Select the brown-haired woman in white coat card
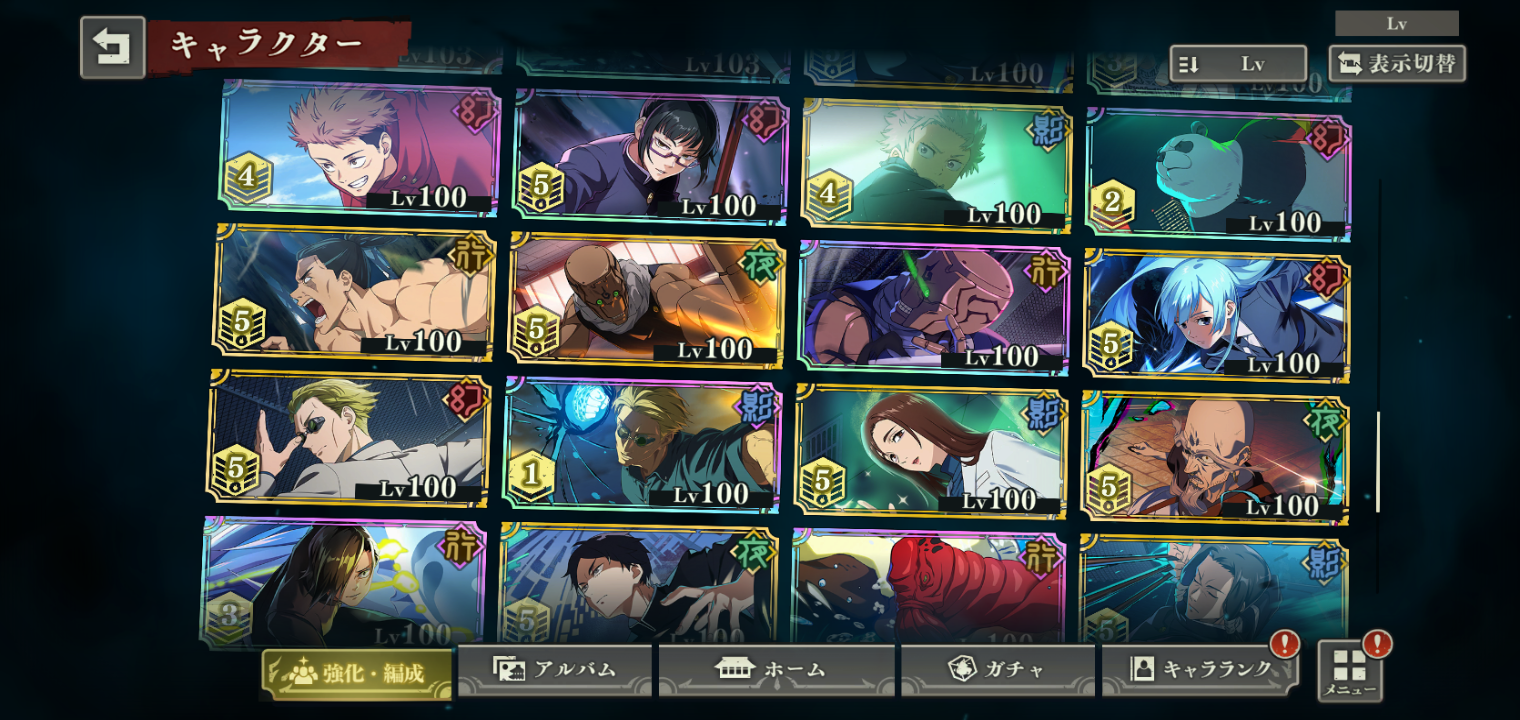Screen dimensions: 1520x720 [x=932, y=450]
